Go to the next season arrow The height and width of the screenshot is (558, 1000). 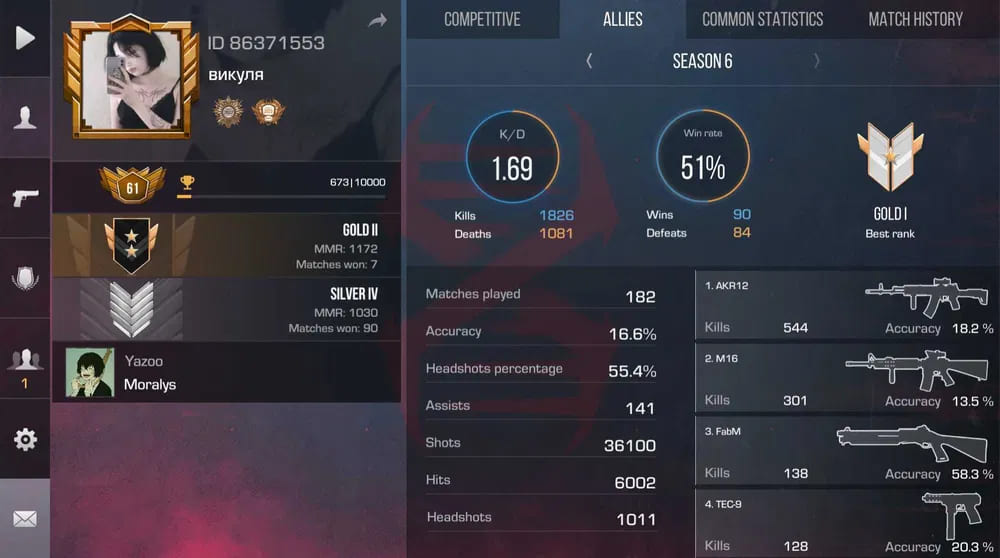click(x=817, y=61)
